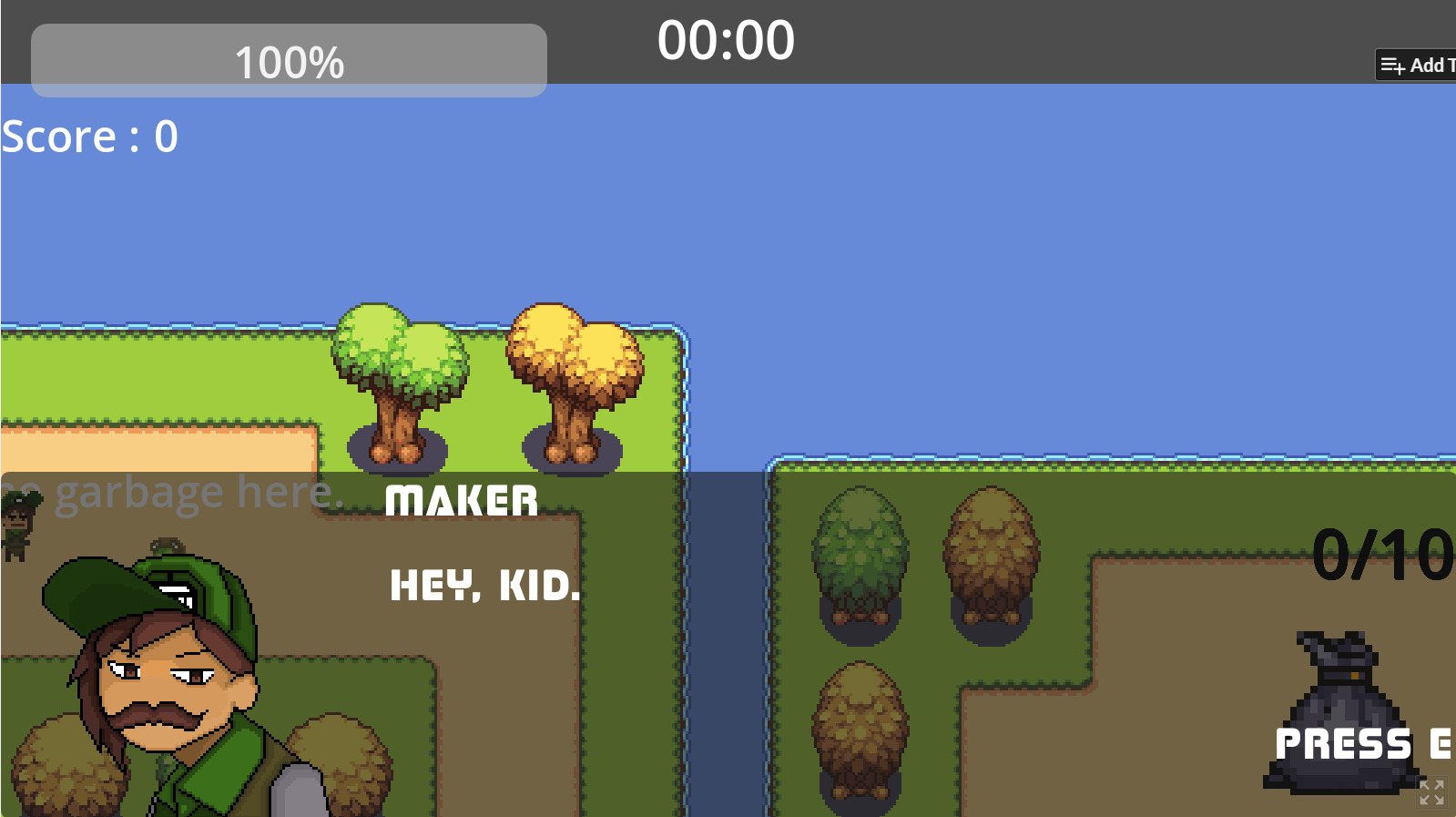
Task: Click the 100% progress bar
Action: pos(288,59)
